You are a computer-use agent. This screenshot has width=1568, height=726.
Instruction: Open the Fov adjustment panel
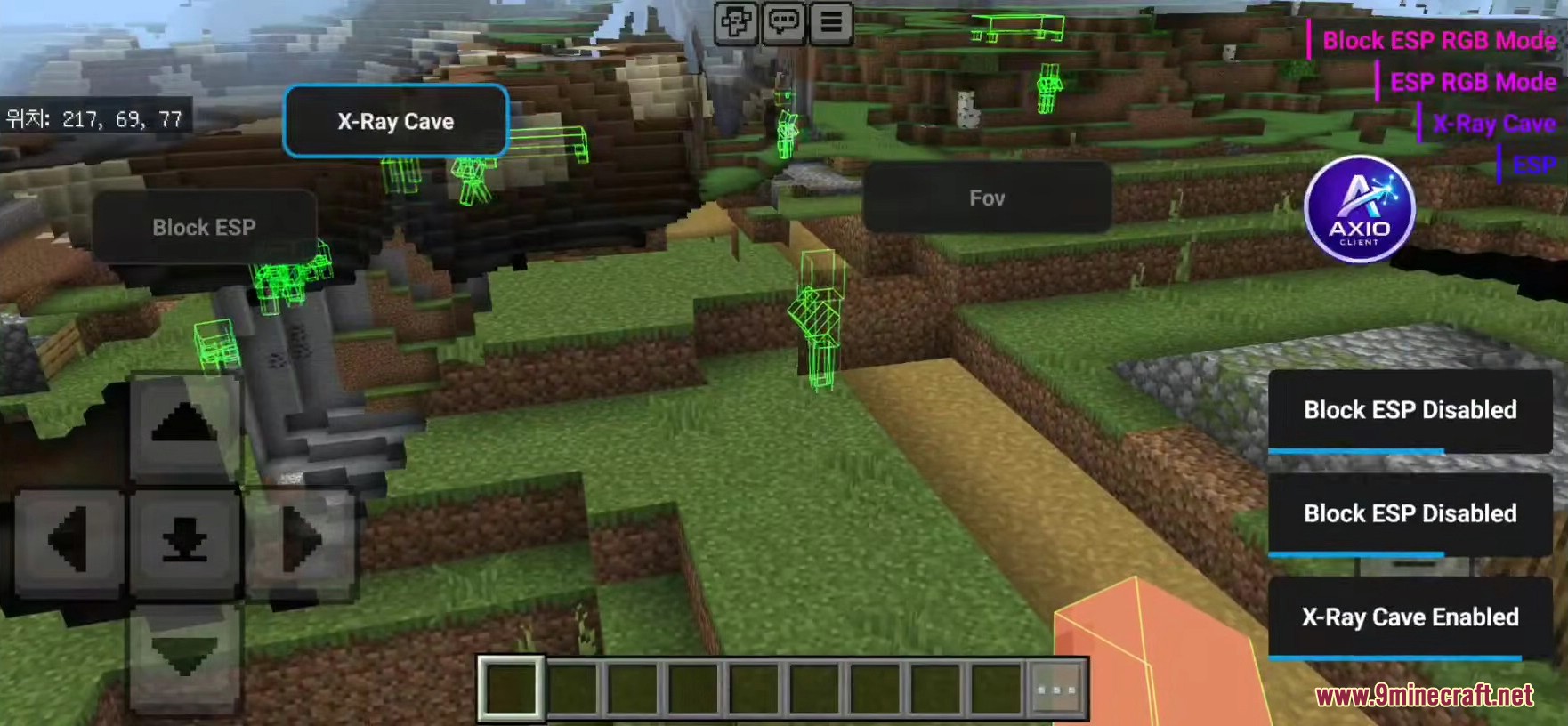point(986,198)
